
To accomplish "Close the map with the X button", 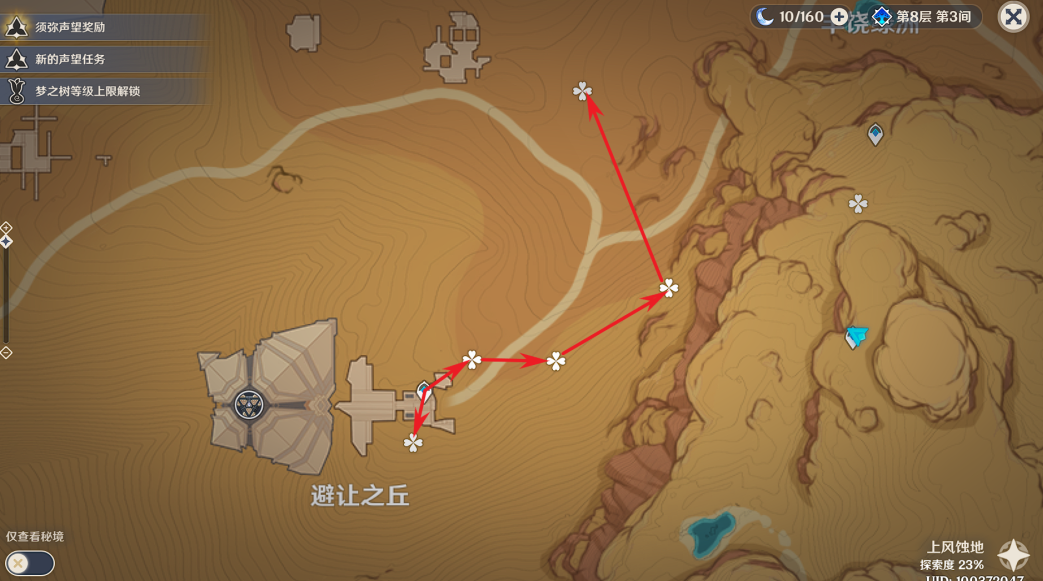I will point(1013,17).
